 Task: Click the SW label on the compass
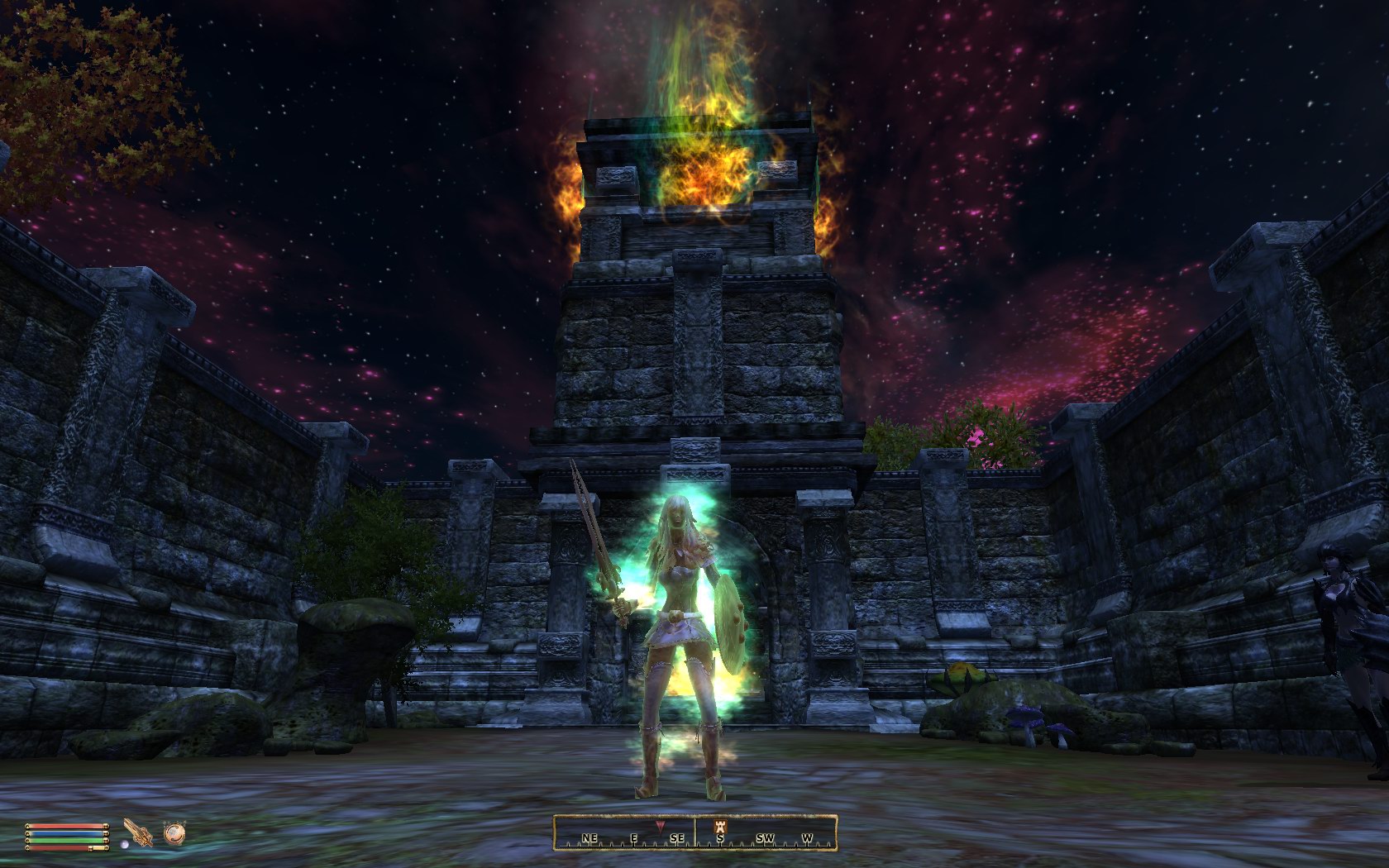(x=766, y=837)
